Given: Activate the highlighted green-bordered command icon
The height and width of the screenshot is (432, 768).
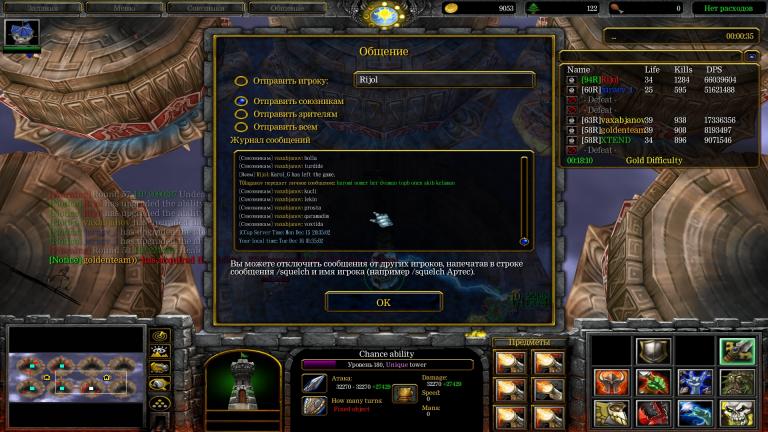Looking at the screenshot, I should click(x=735, y=350).
